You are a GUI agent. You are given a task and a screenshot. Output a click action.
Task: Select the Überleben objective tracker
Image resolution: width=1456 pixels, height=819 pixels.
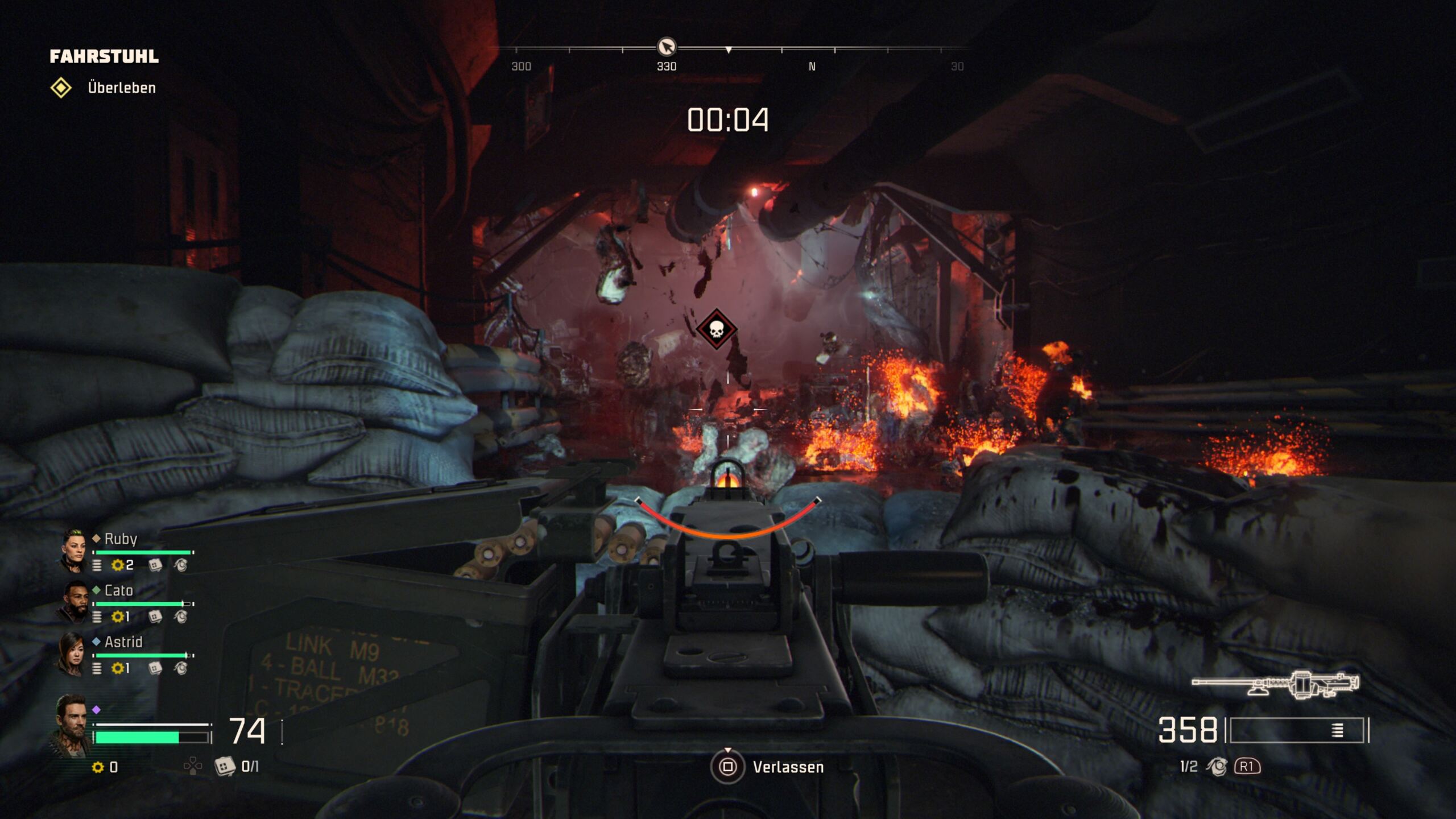(x=104, y=88)
